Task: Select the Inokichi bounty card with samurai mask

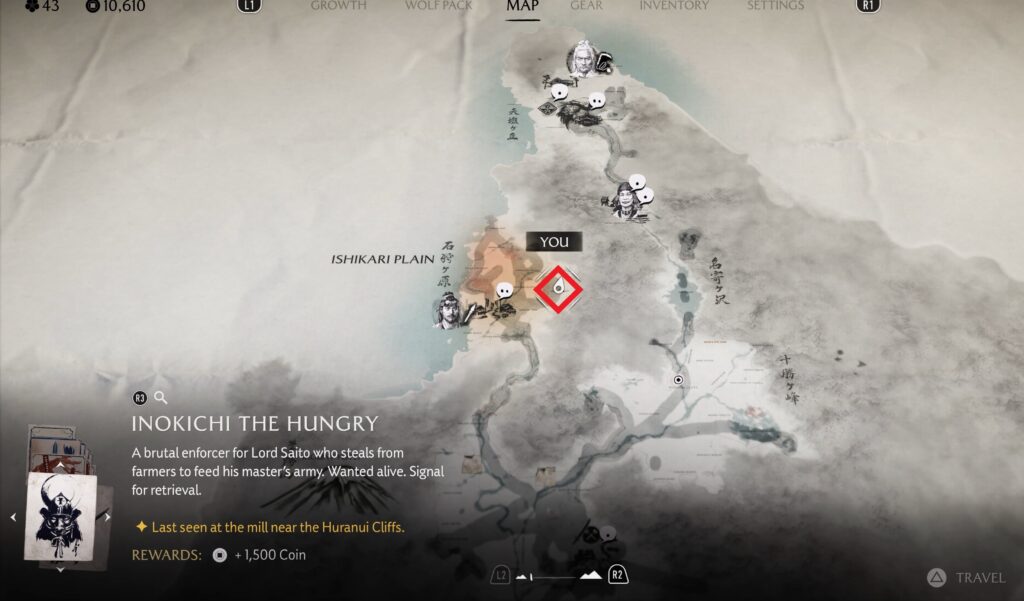Action: point(60,516)
